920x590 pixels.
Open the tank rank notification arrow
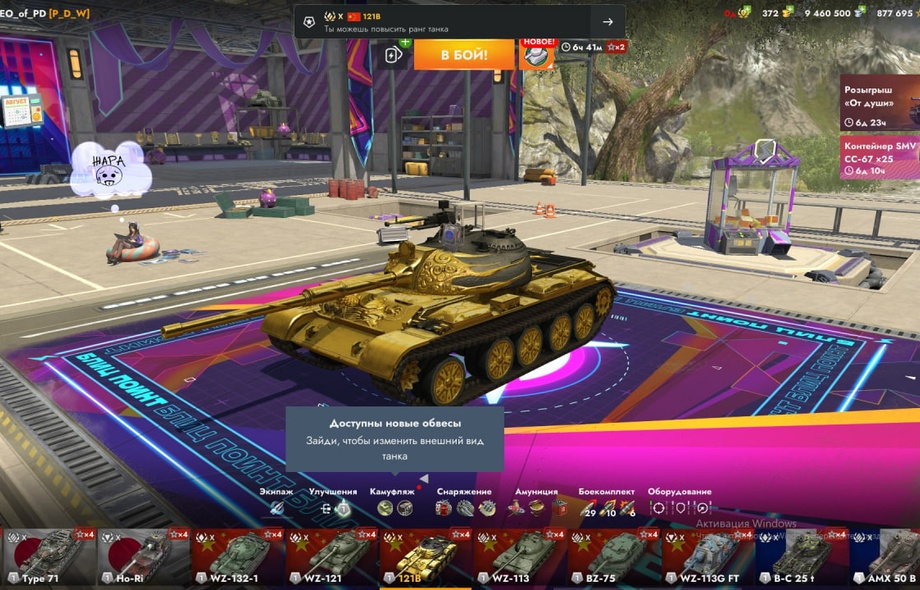(x=607, y=22)
